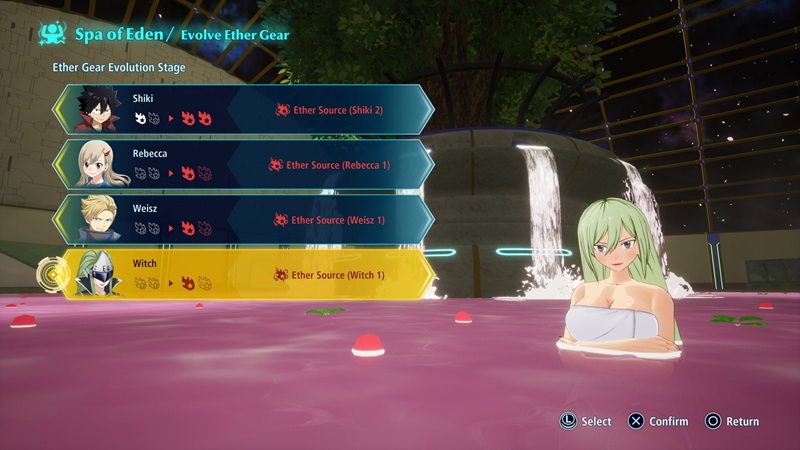Select Shiki's Ether Gear evolution row
This screenshot has width=800, height=450.
pos(245,109)
